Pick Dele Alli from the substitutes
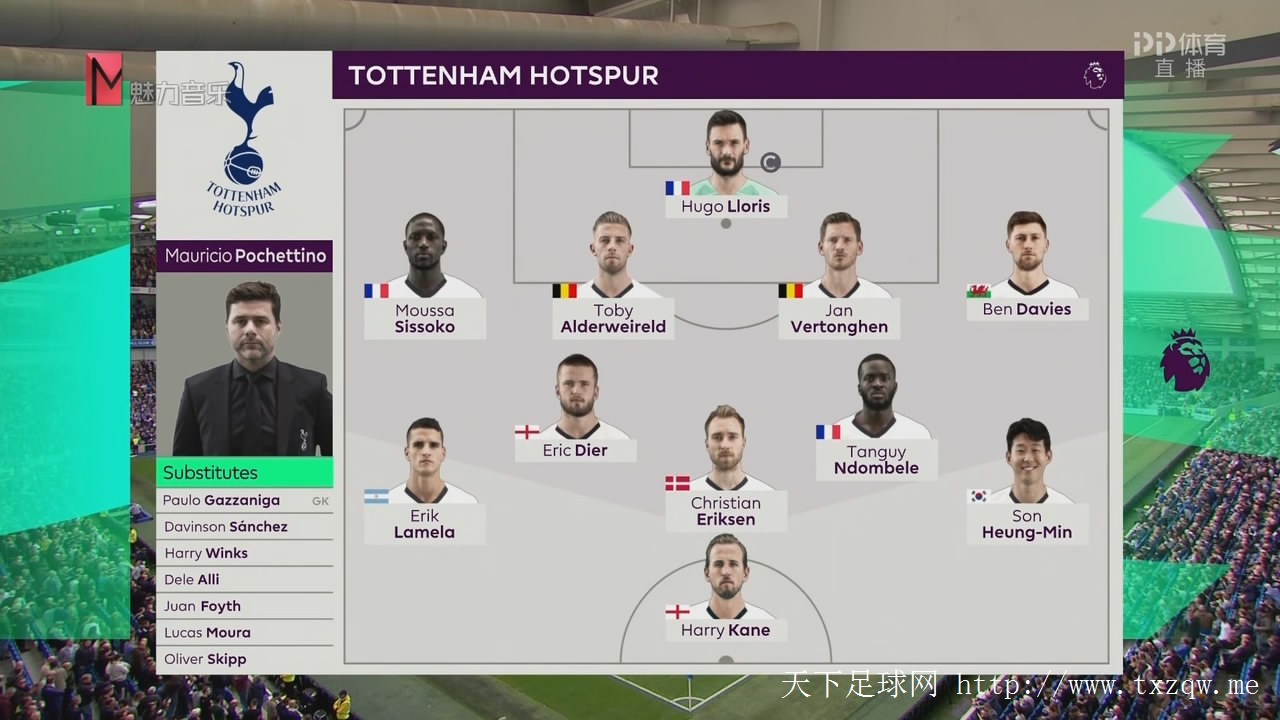Viewport: 1280px width, 720px height. [244, 580]
